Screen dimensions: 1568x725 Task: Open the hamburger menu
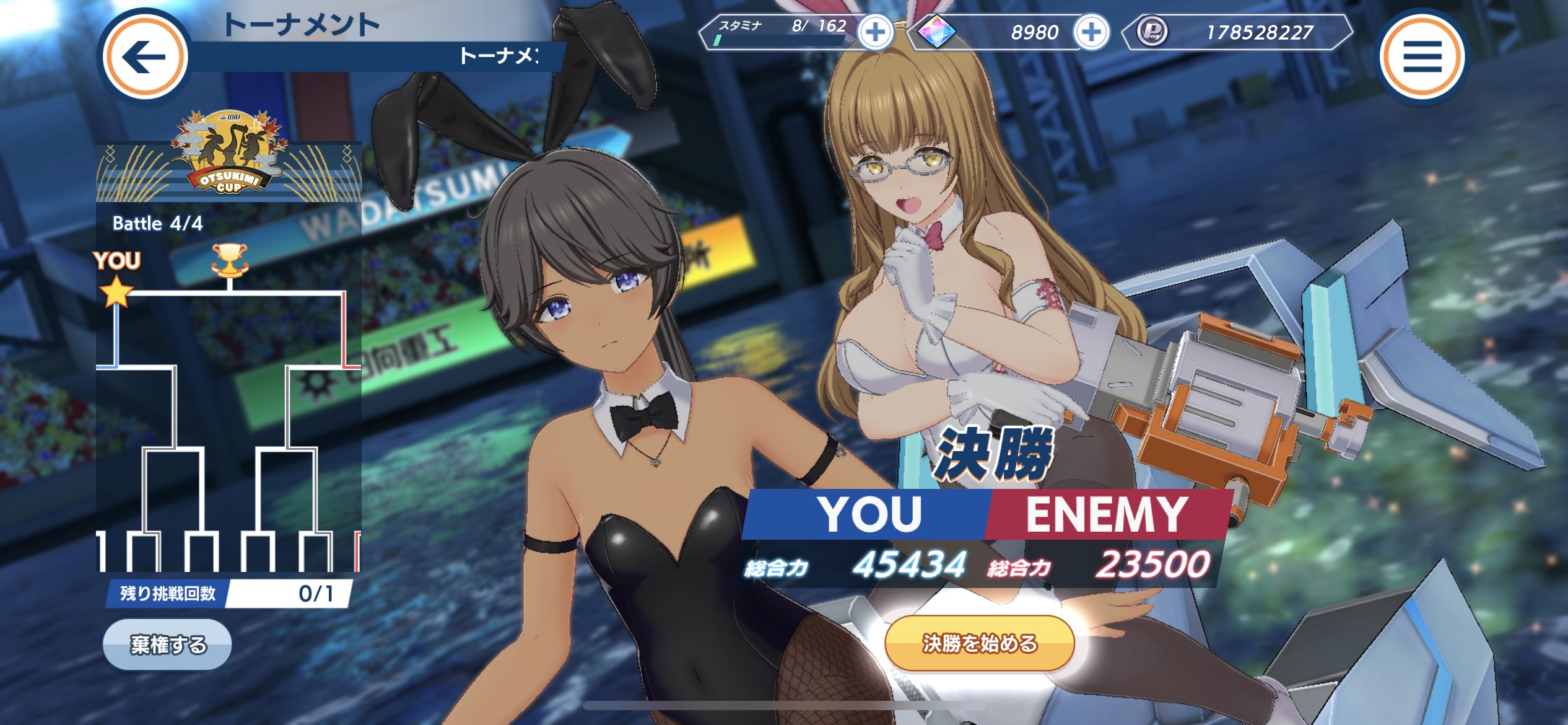[1422, 57]
